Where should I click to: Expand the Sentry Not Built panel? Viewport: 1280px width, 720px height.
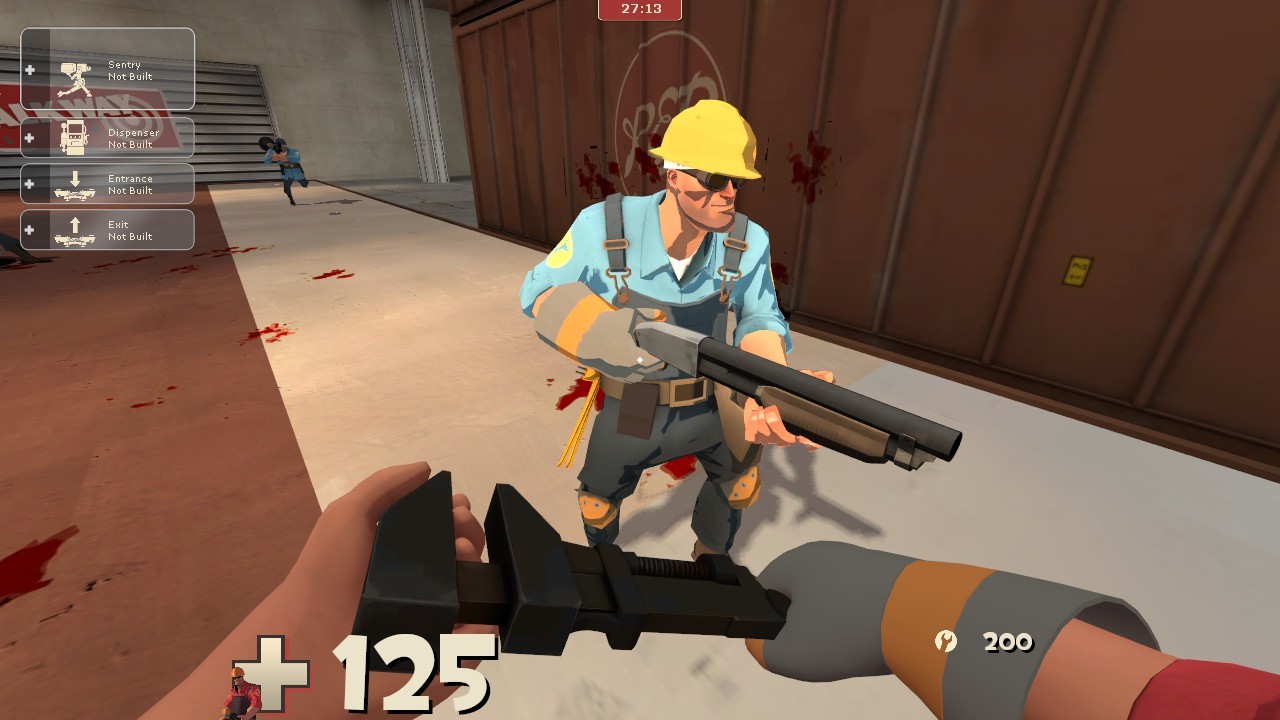pyautogui.click(x=107, y=68)
